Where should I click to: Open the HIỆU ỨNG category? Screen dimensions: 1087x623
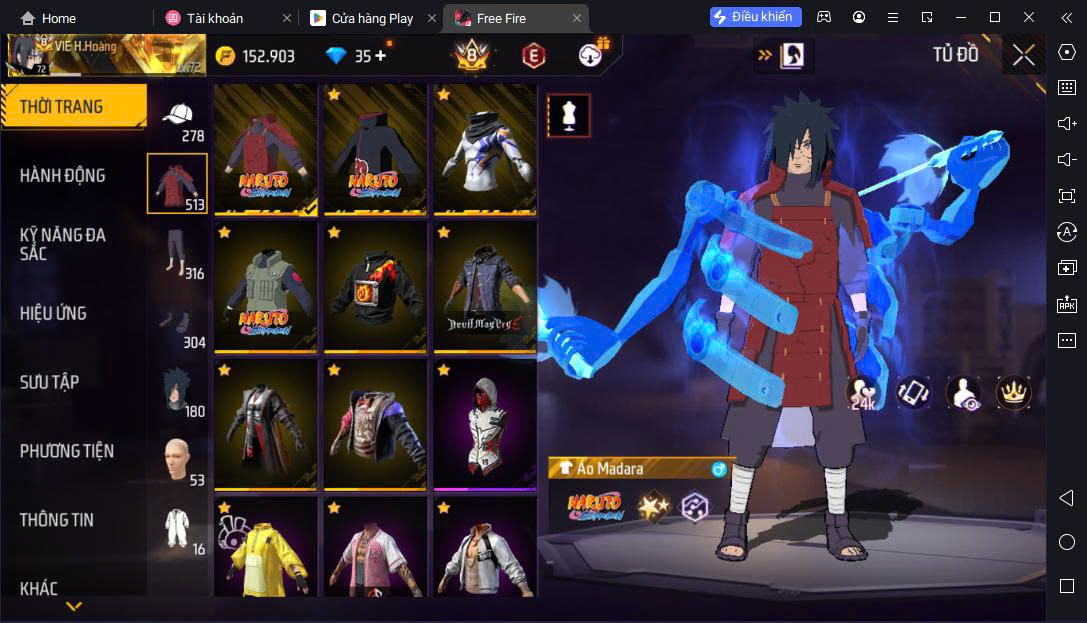(x=53, y=313)
